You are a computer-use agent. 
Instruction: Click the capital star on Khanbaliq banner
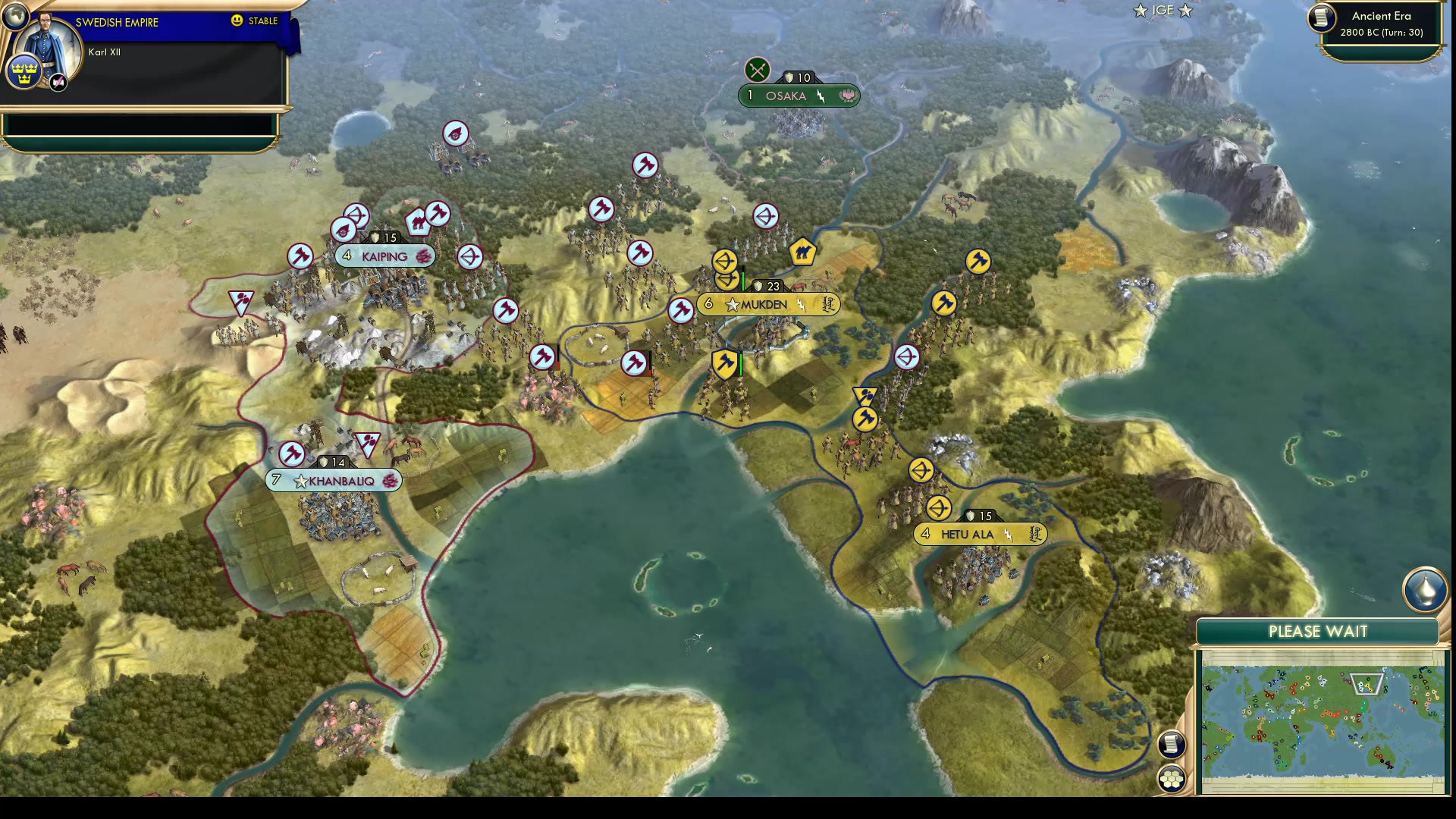tap(301, 479)
